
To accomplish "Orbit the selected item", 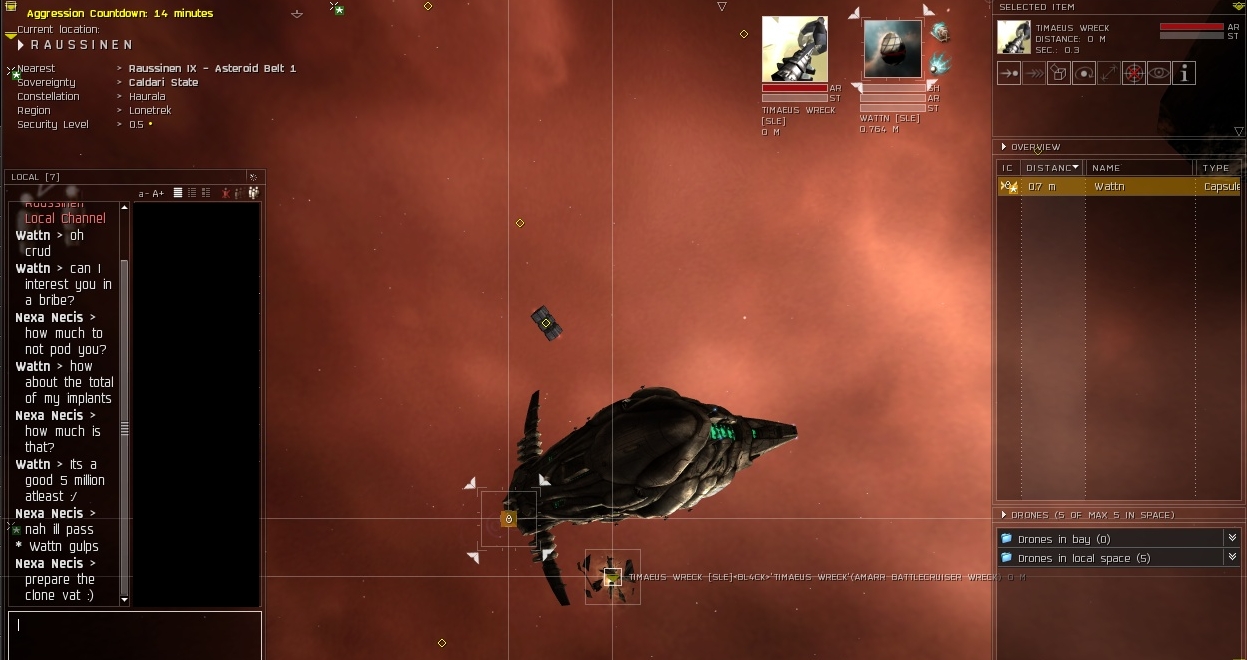I will (1084, 73).
